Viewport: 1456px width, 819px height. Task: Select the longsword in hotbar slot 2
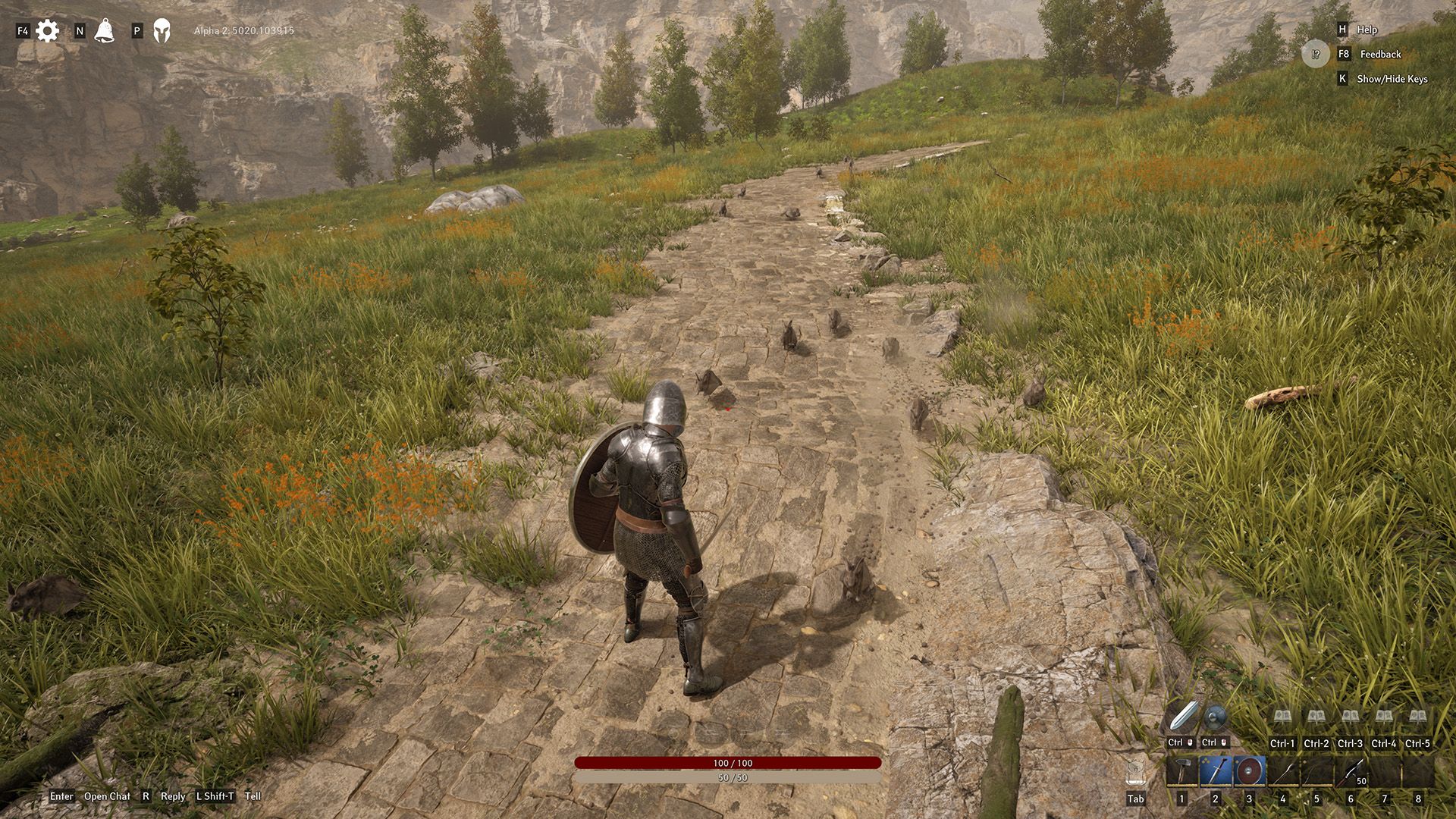pyautogui.click(x=1216, y=771)
